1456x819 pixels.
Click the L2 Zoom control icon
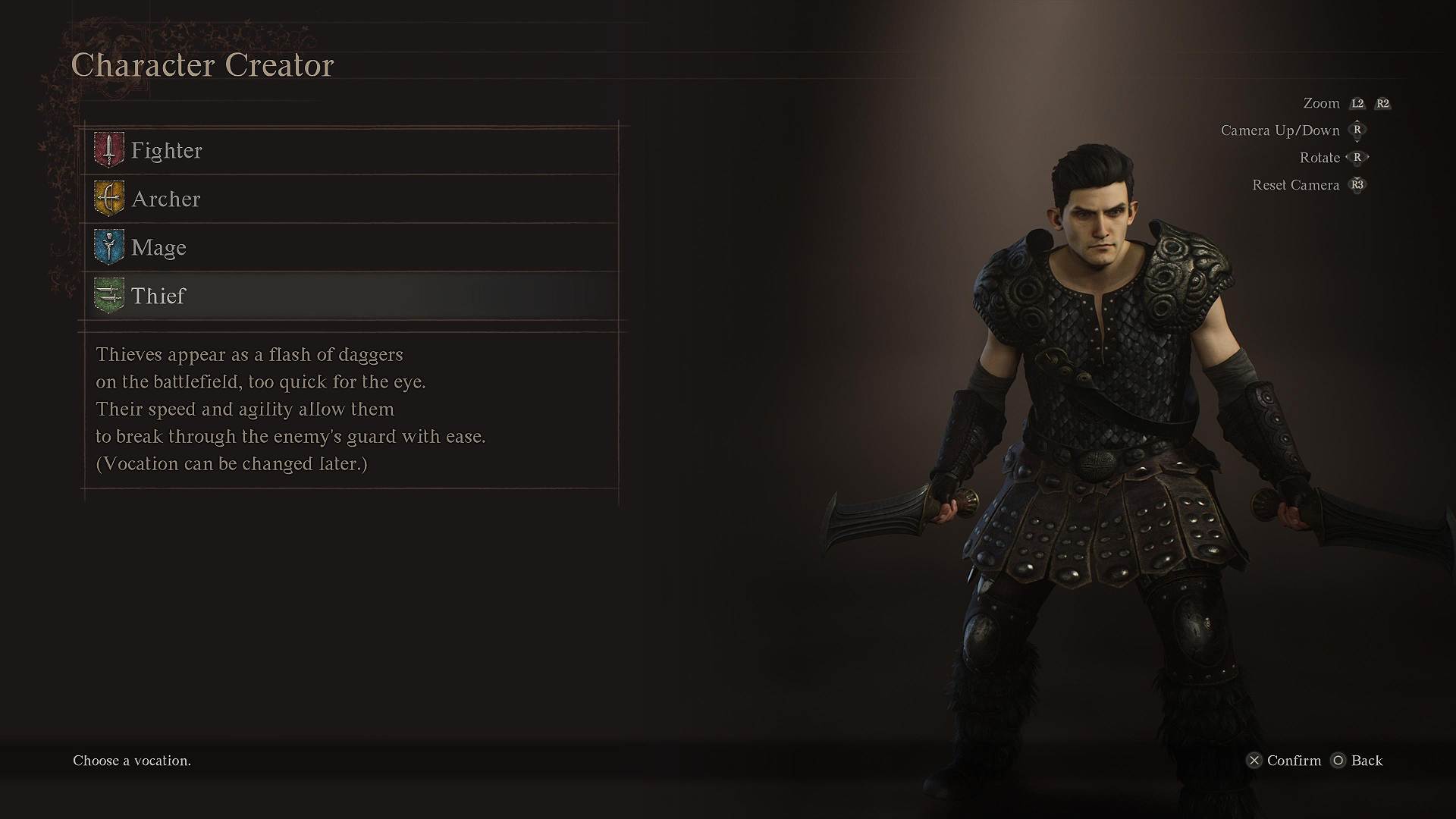click(x=1357, y=103)
